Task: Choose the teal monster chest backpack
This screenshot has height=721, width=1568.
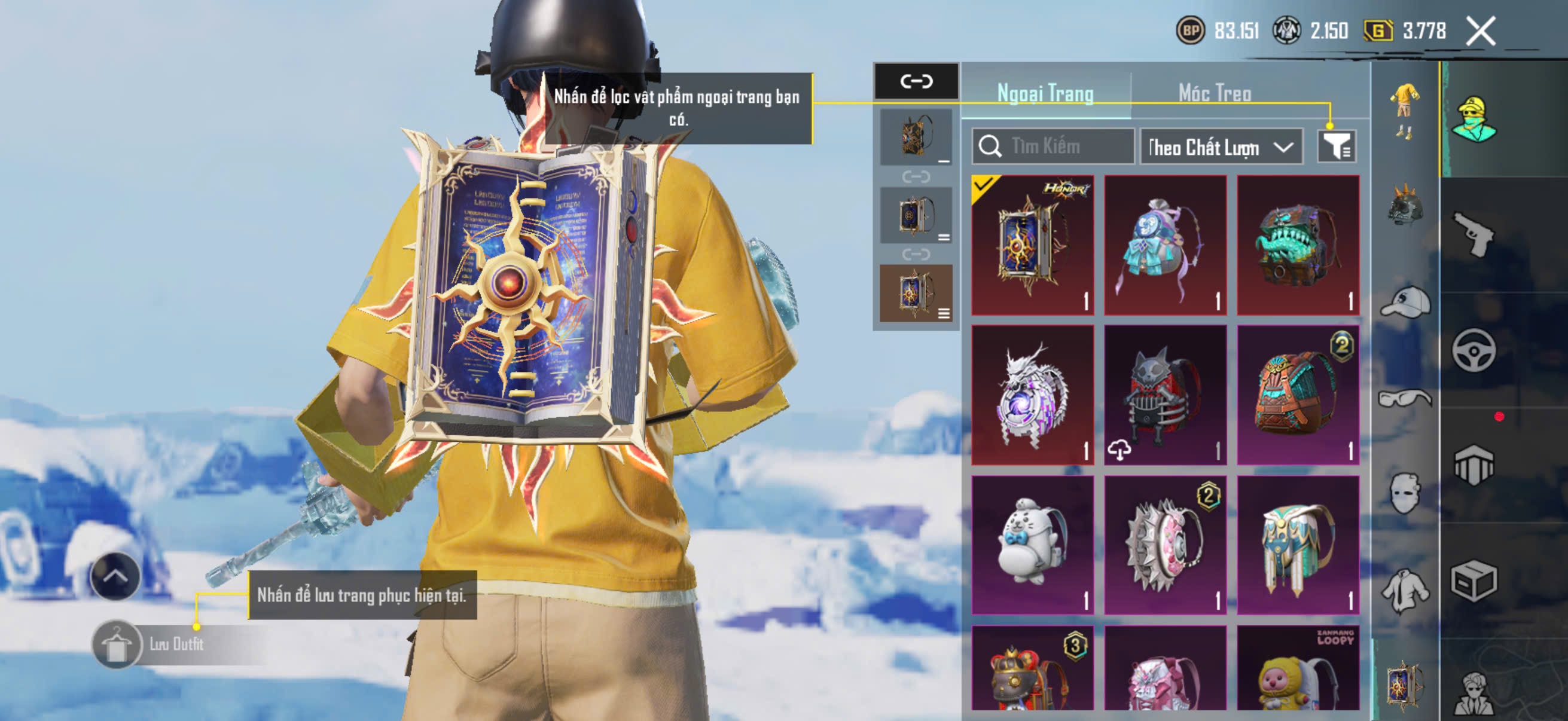Action: click(x=1298, y=245)
